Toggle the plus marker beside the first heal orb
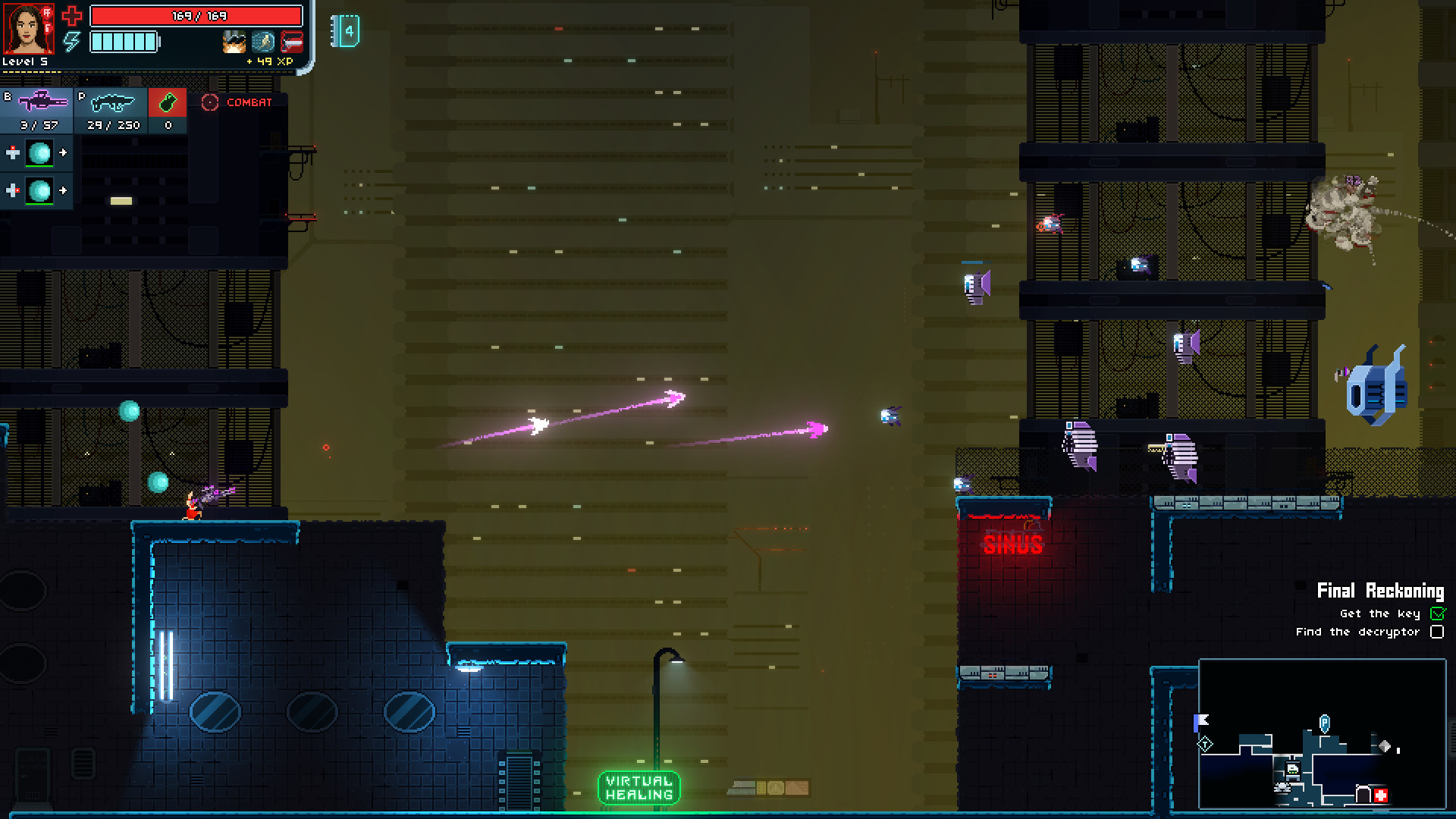This screenshot has height=819, width=1456. pos(13,152)
